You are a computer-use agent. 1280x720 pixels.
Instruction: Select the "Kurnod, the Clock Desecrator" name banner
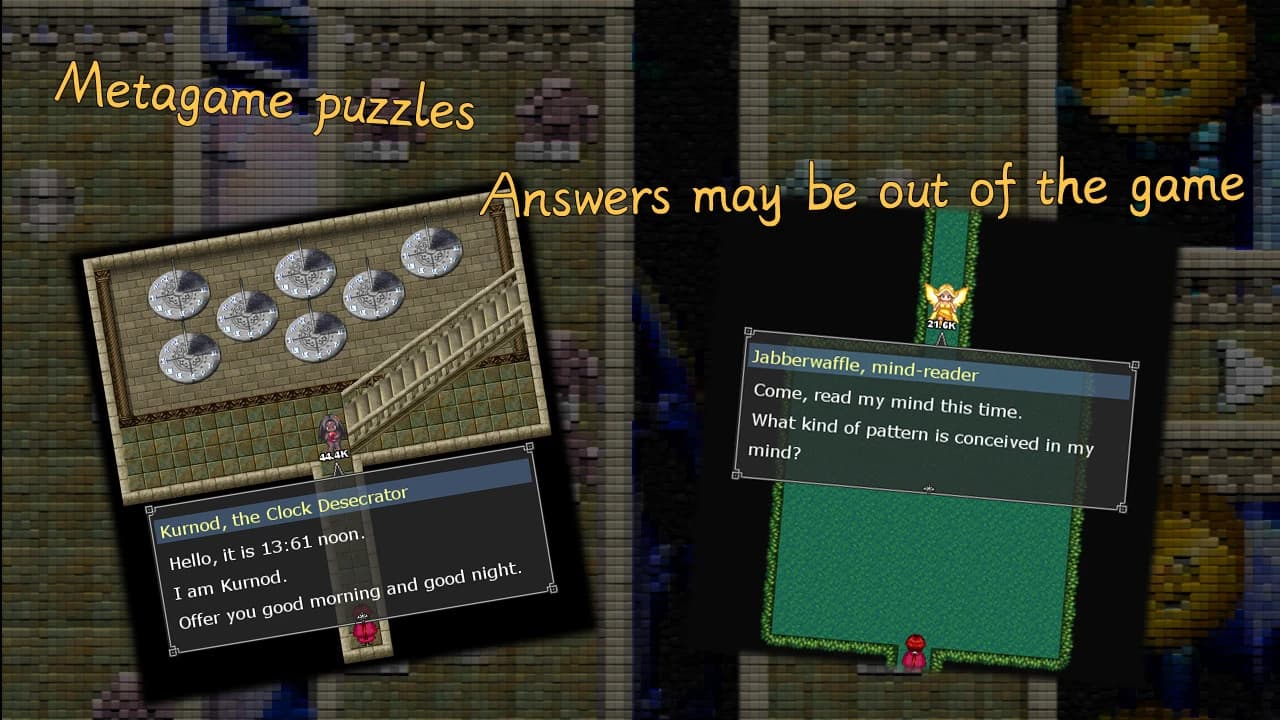point(283,513)
